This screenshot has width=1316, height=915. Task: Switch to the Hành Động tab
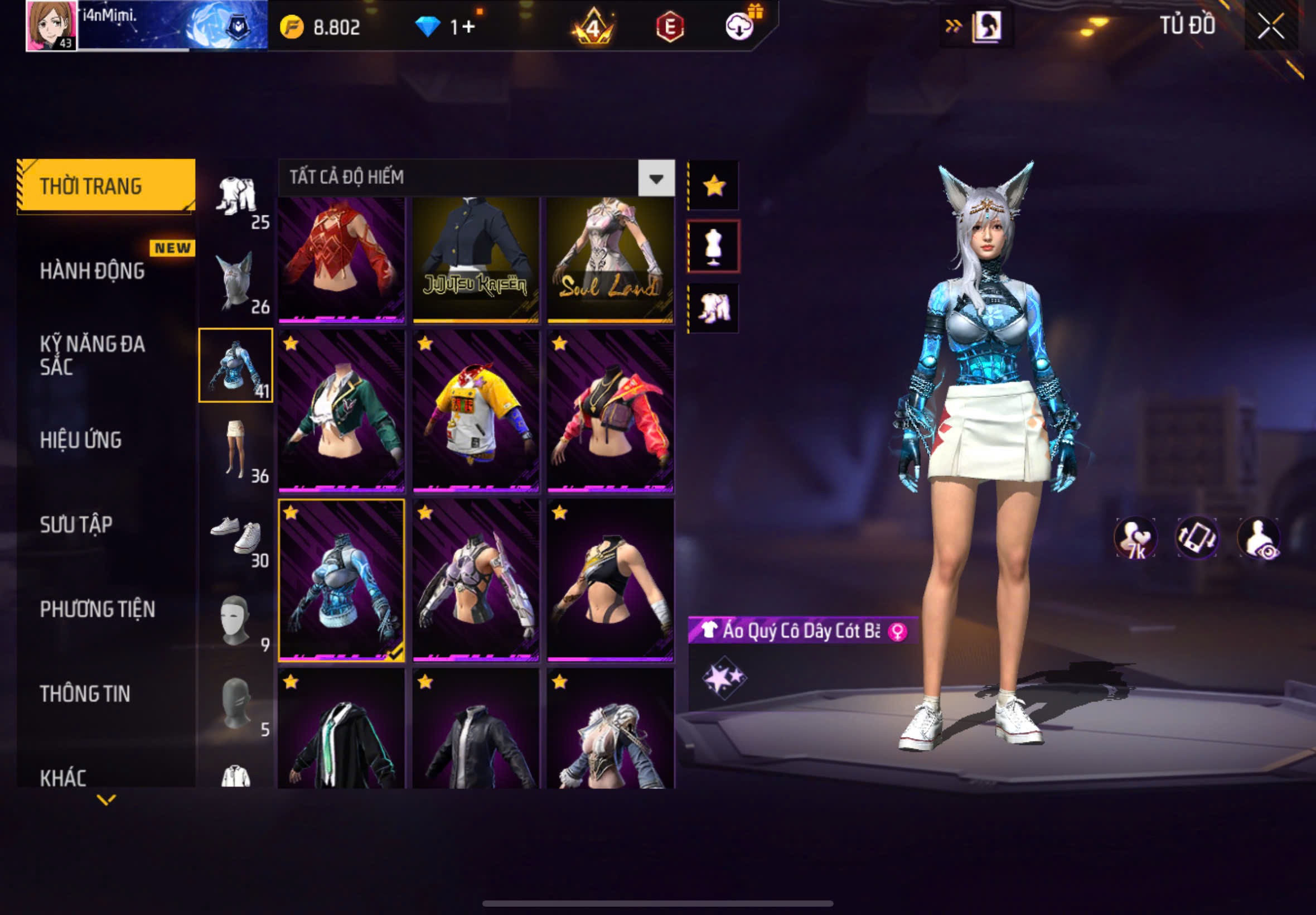(x=92, y=271)
